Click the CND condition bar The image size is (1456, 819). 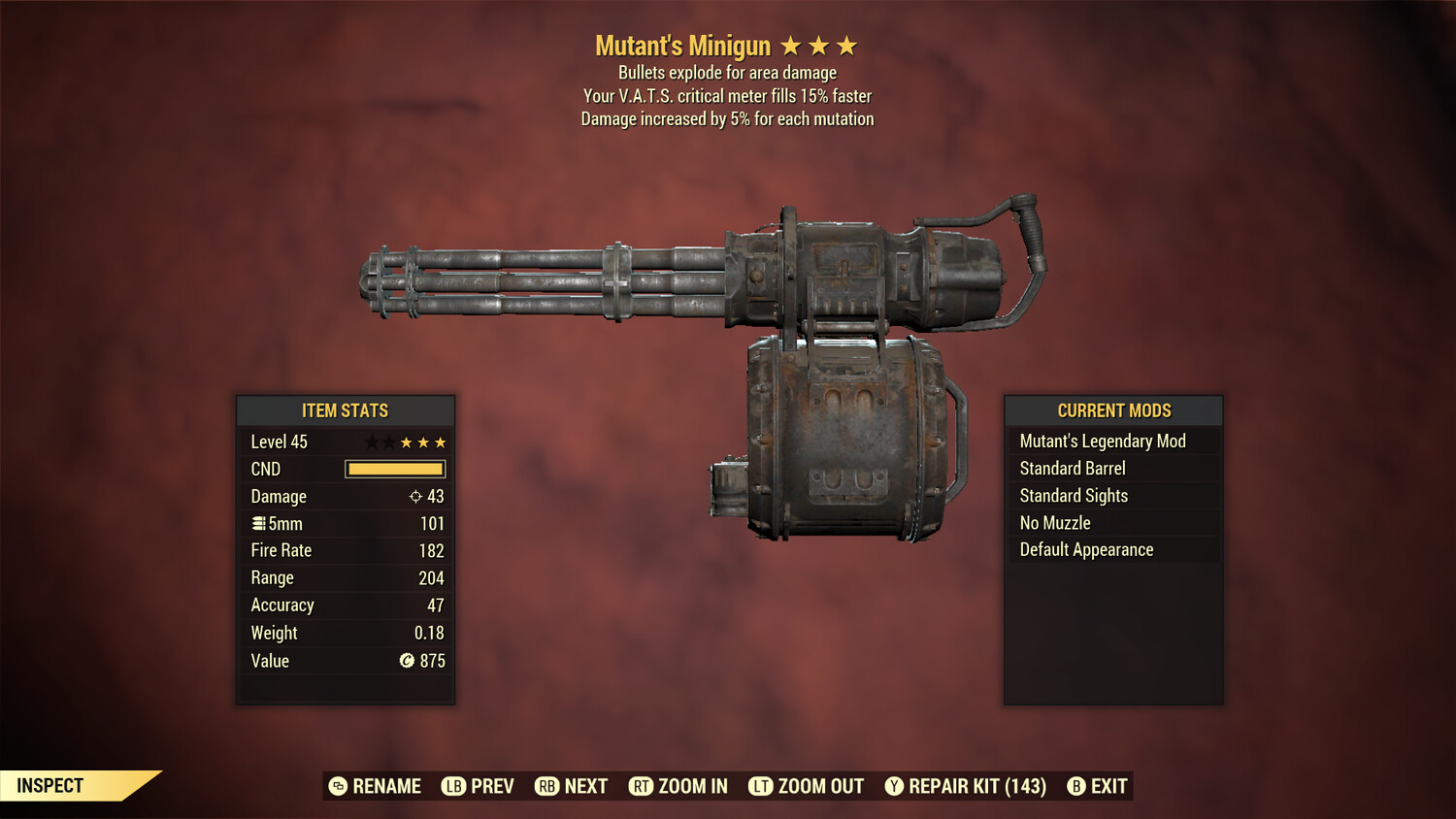(x=394, y=469)
